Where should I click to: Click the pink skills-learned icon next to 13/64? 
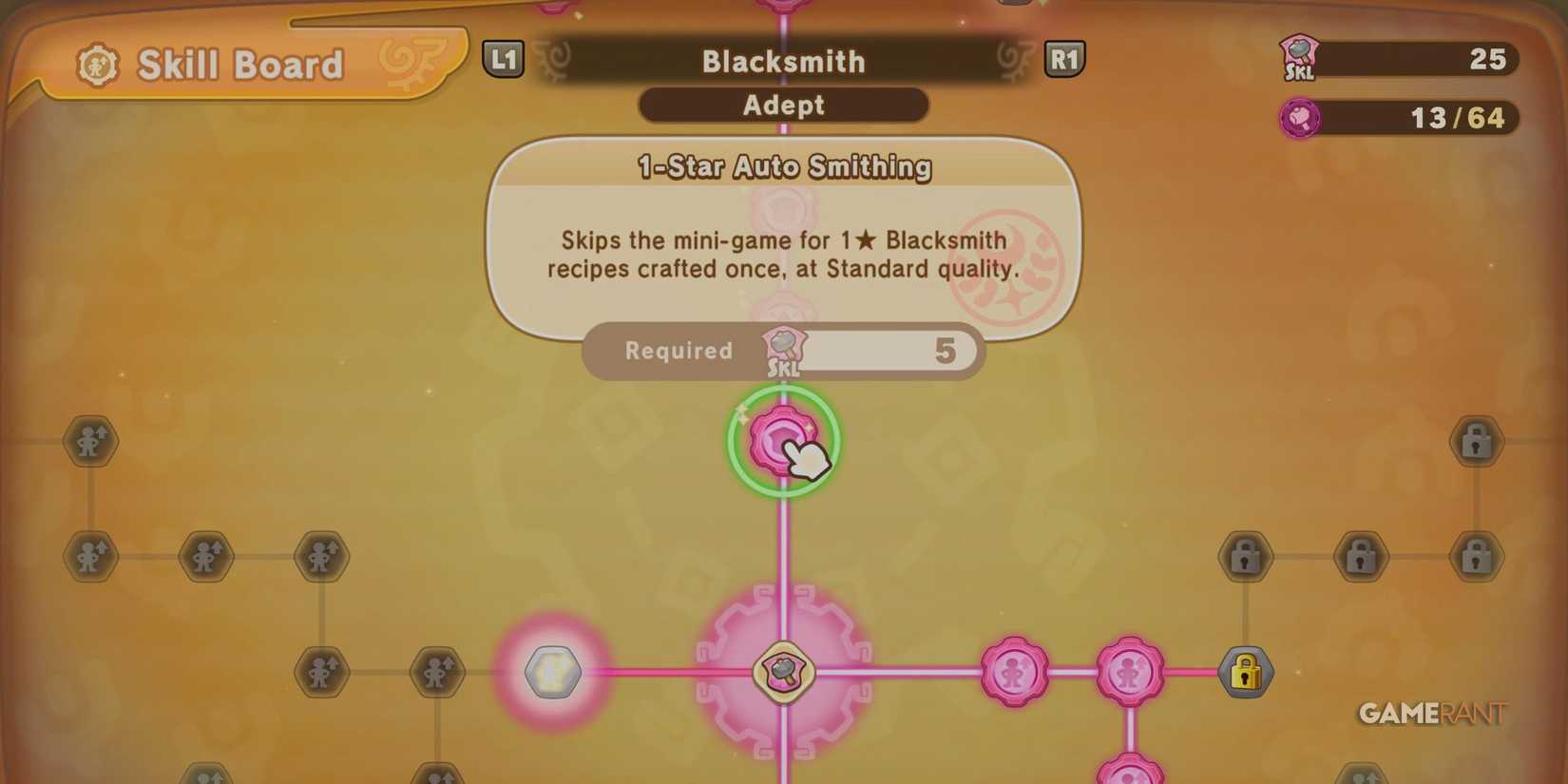tap(1300, 118)
